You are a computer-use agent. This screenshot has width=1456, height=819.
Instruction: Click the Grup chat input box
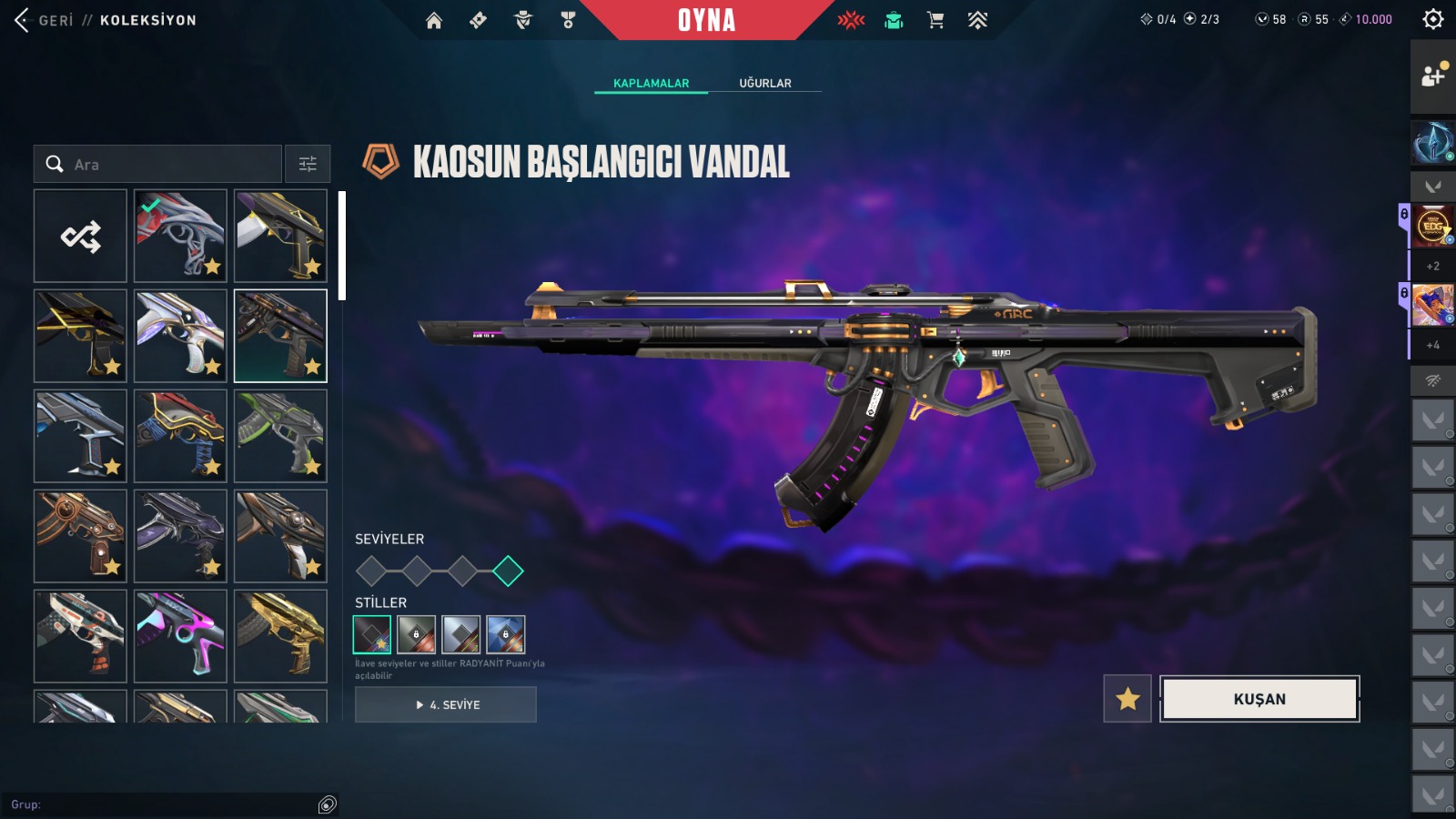(164, 804)
